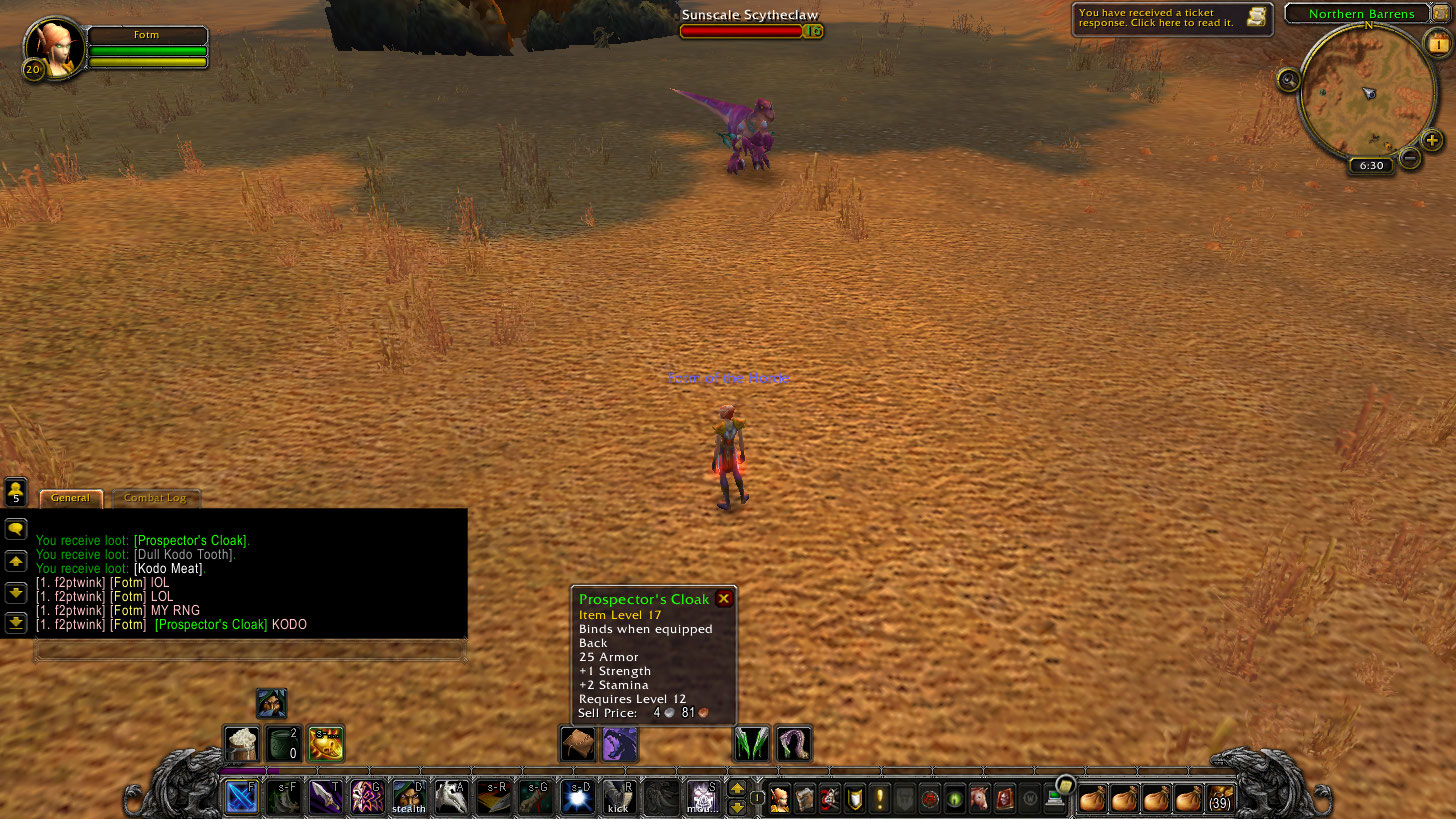Activate the stealth ability on the action bar
The image size is (1456, 819).
(409, 797)
